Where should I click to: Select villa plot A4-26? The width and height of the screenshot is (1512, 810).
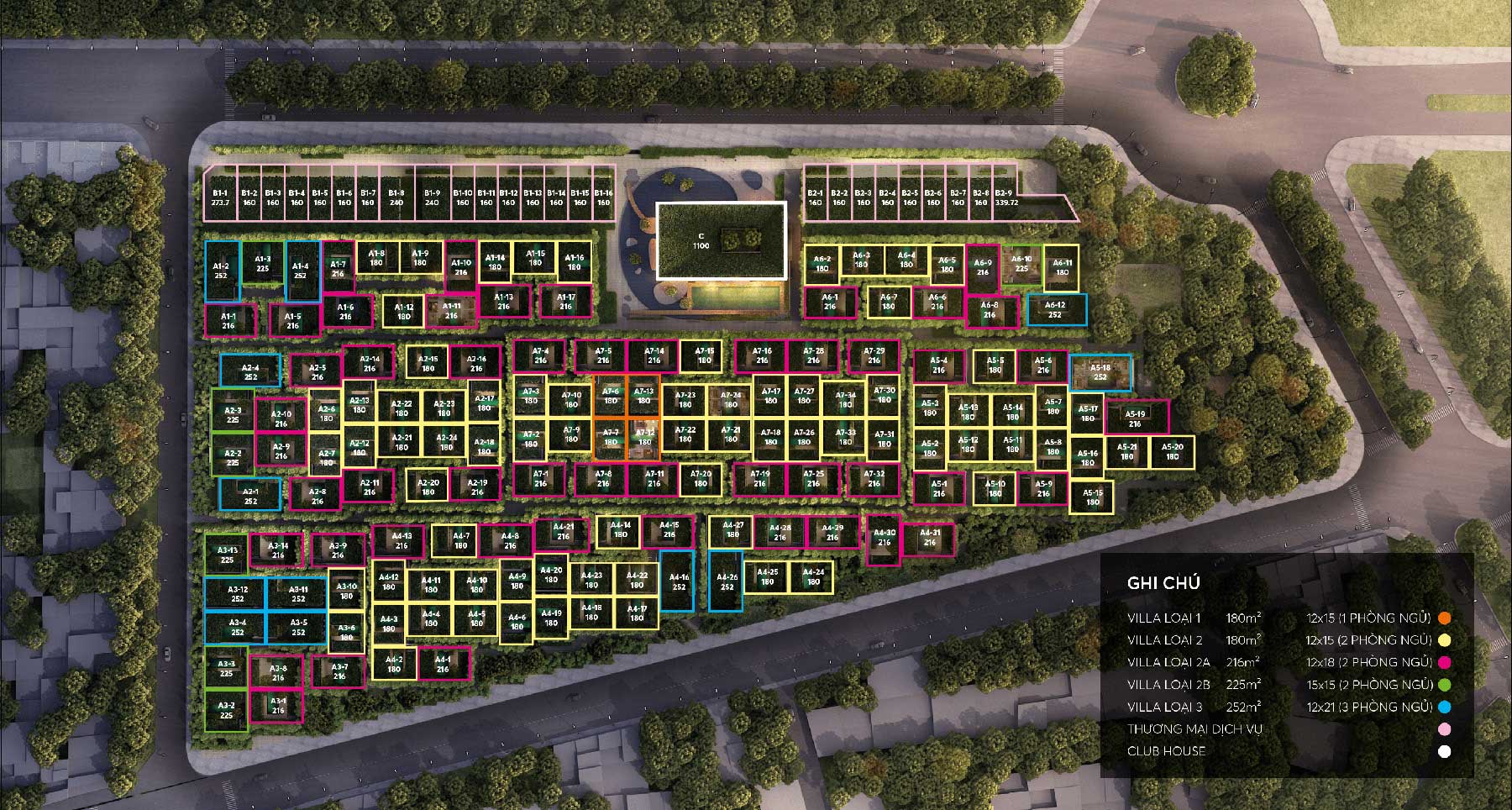point(726,581)
